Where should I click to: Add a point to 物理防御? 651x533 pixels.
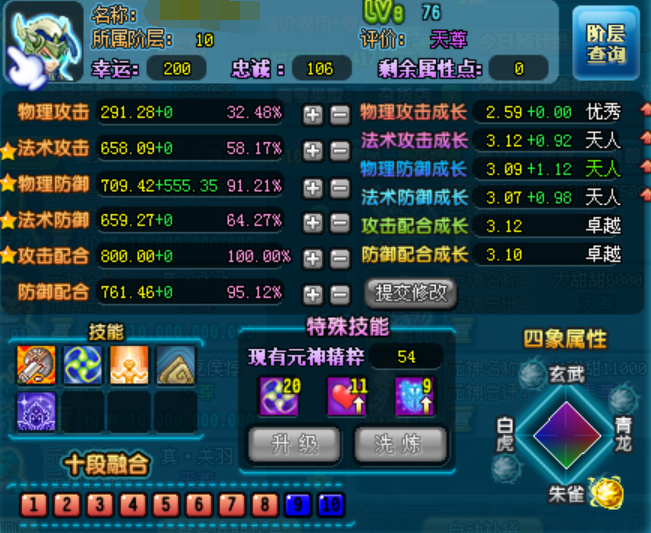(x=313, y=186)
